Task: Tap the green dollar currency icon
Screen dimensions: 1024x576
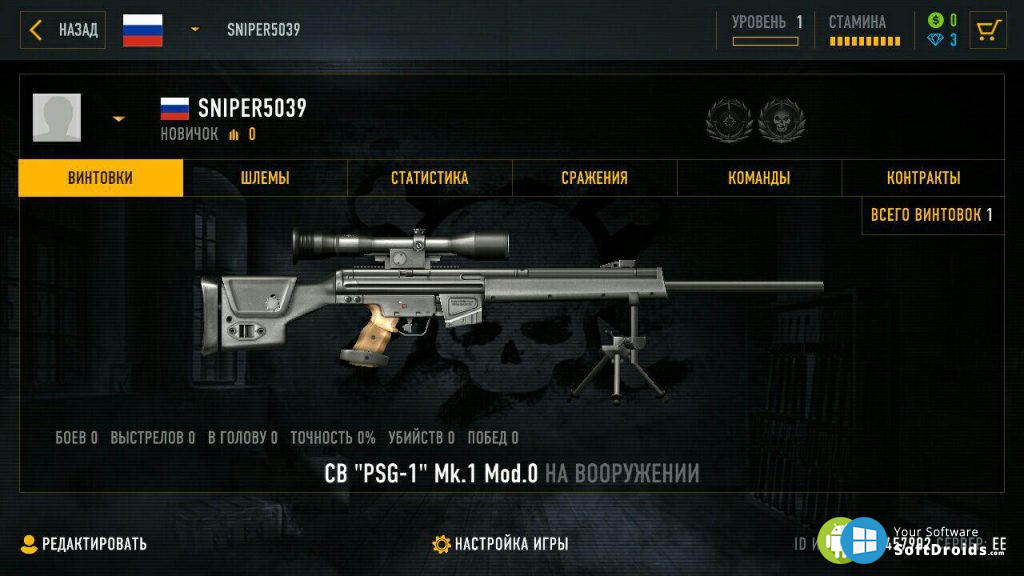Action: coord(935,20)
